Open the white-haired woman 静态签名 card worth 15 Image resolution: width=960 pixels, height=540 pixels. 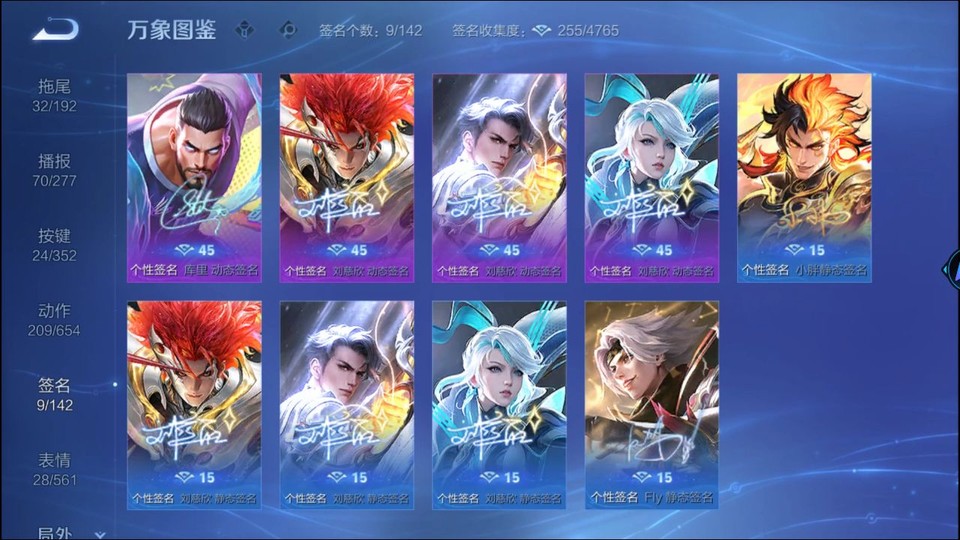click(x=499, y=405)
